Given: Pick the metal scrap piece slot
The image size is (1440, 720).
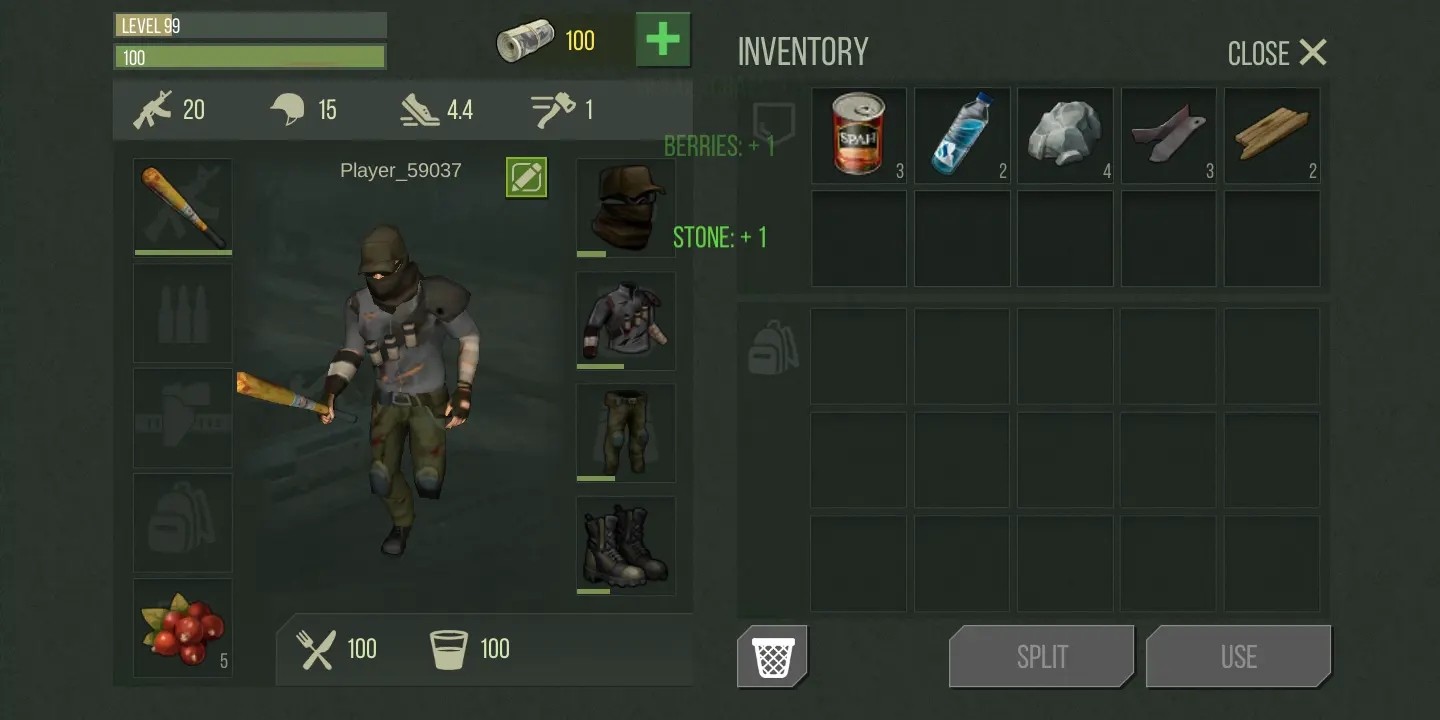Looking at the screenshot, I should 1168,135.
